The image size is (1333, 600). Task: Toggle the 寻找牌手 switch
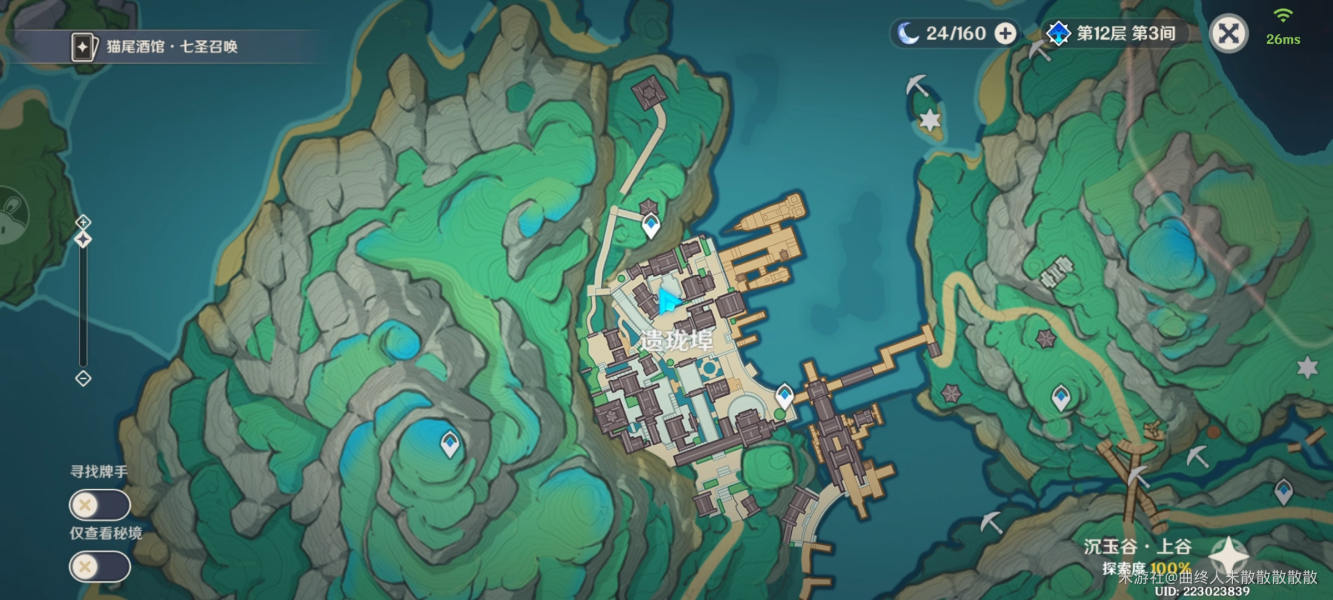point(99,505)
